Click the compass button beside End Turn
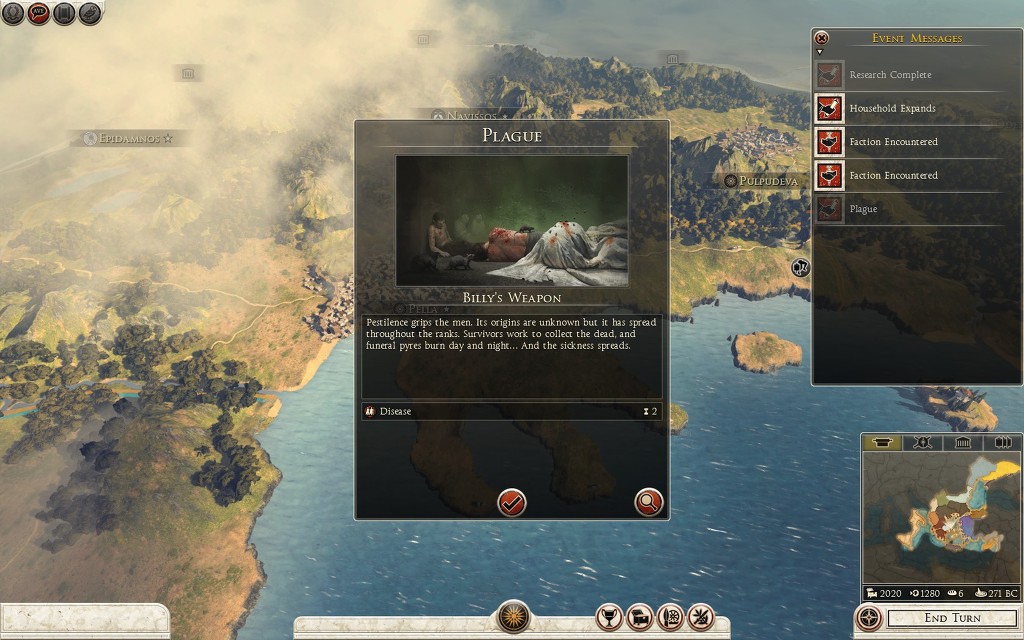The height and width of the screenshot is (640, 1024). point(869,618)
